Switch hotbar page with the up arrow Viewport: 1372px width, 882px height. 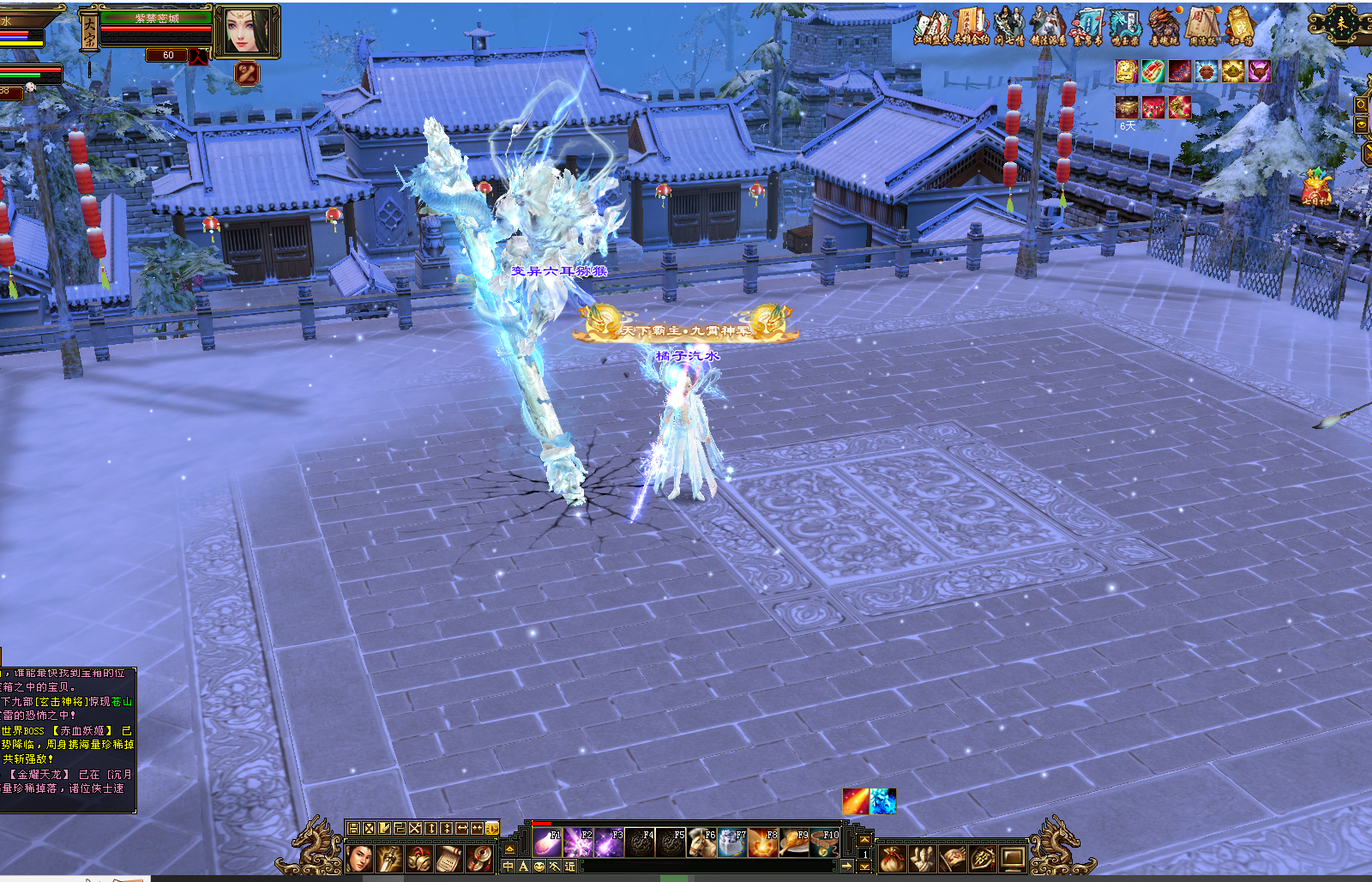864,840
